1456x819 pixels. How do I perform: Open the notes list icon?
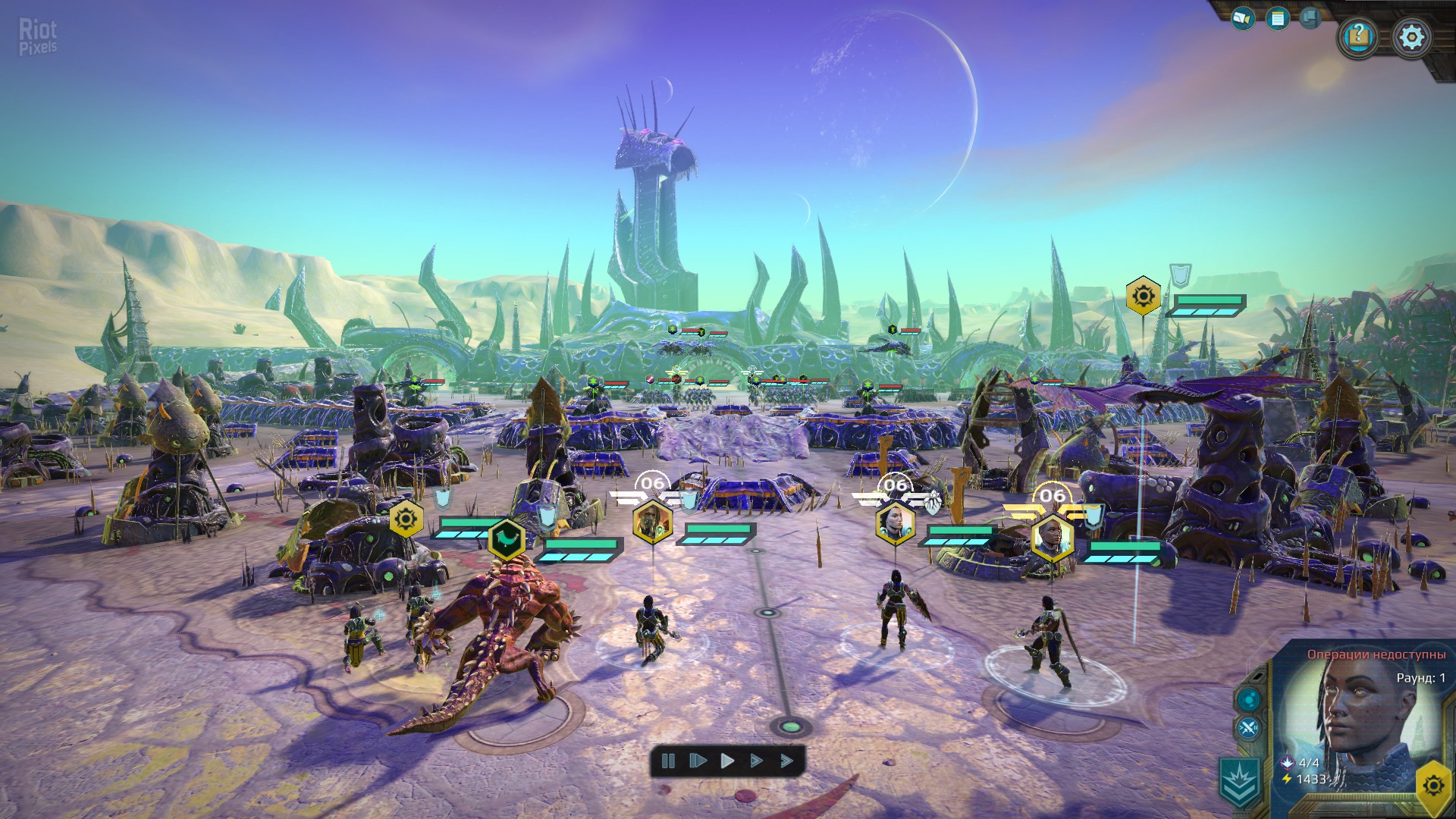pos(1278,18)
